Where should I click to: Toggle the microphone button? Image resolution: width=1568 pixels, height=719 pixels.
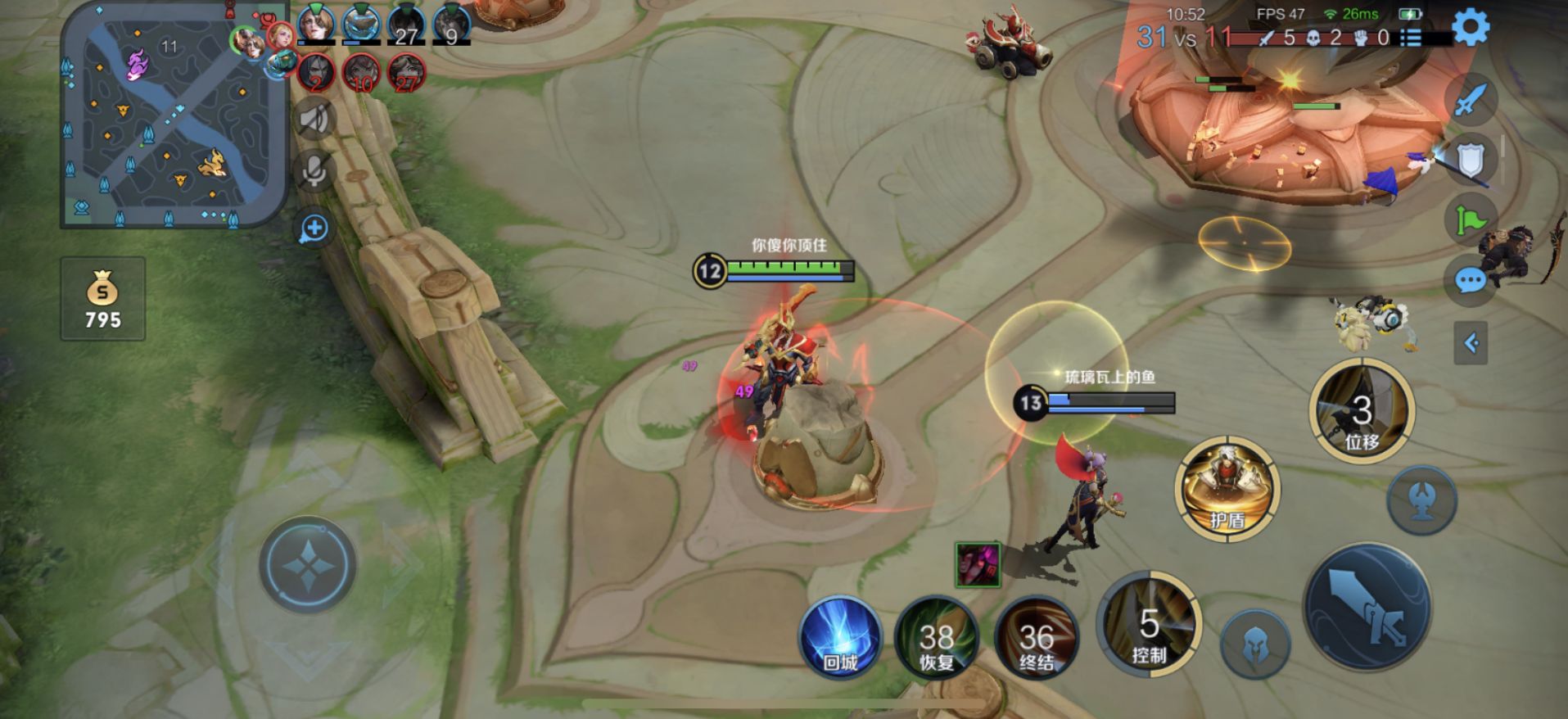point(314,170)
